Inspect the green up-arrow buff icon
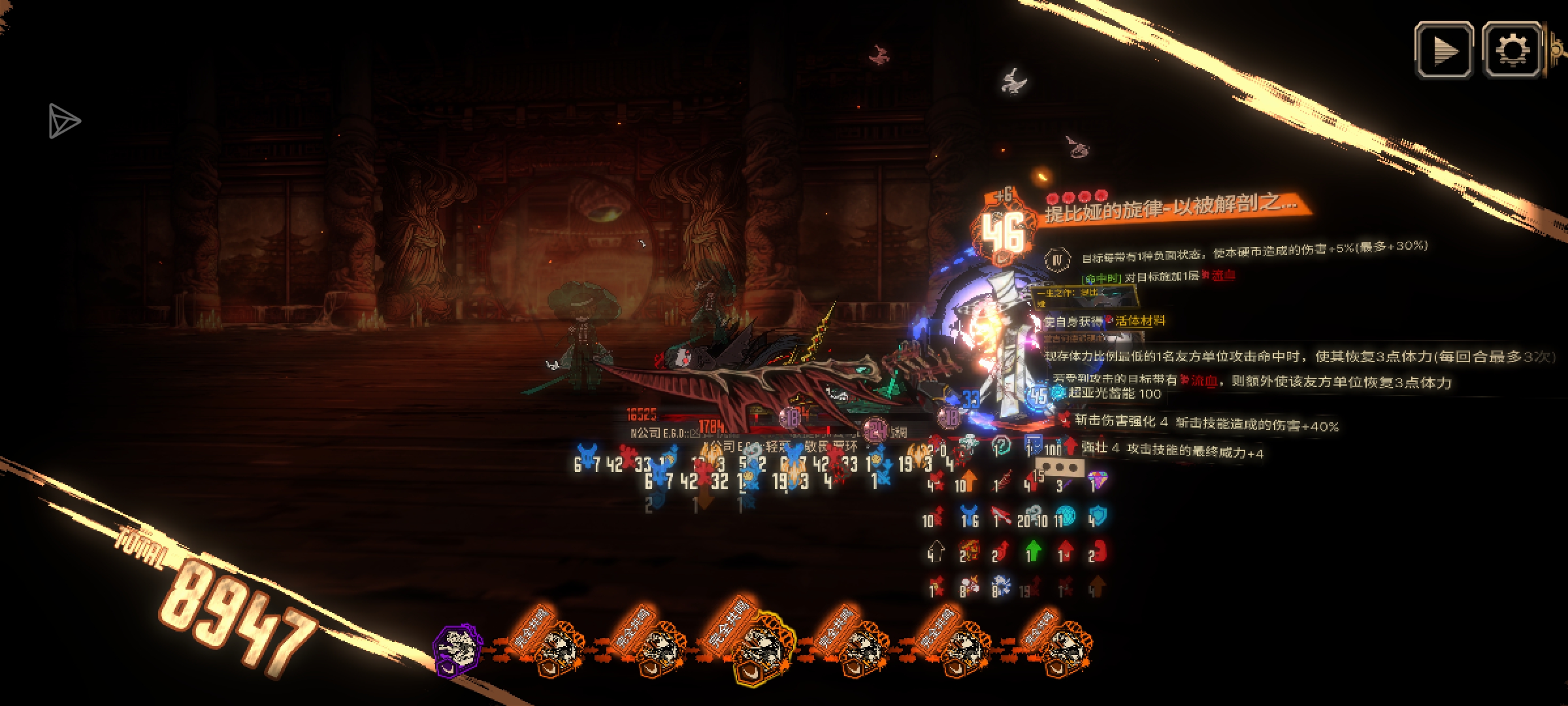 point(1032,551)
